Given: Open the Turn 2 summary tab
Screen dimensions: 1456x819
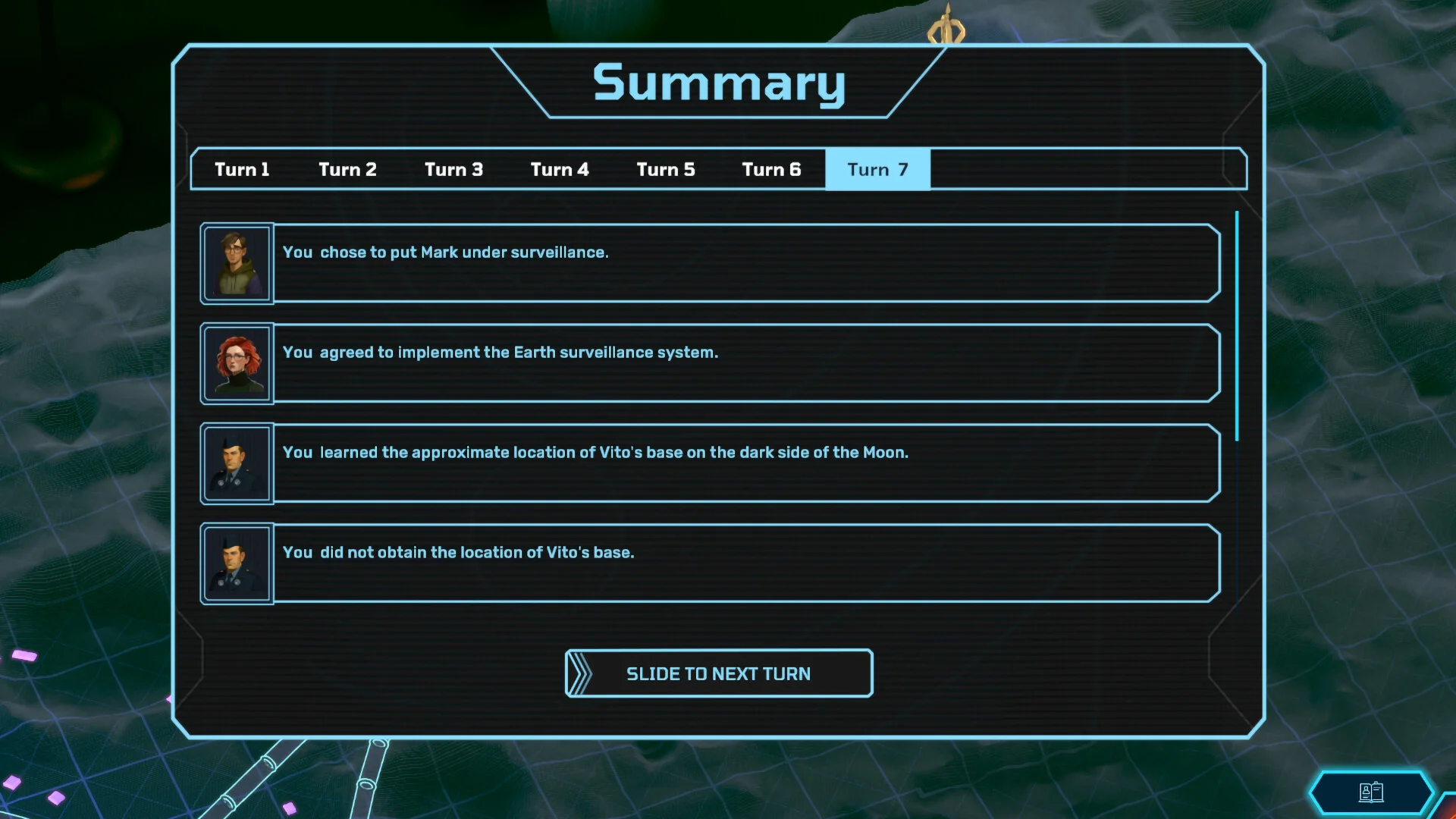Looking at the screenshot, I should point(347,169).
